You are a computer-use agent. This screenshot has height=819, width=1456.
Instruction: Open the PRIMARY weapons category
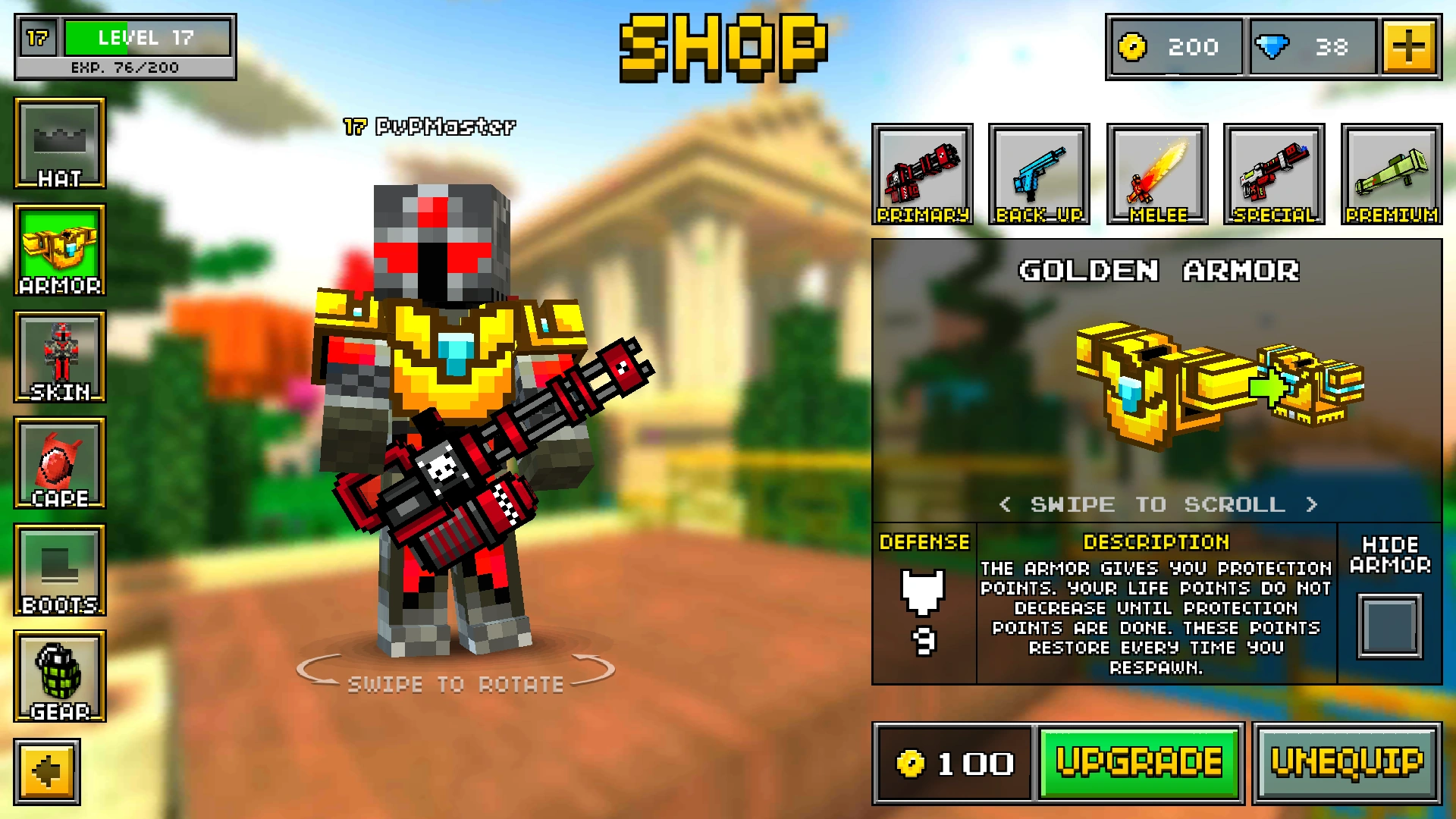tap(923, 173)
